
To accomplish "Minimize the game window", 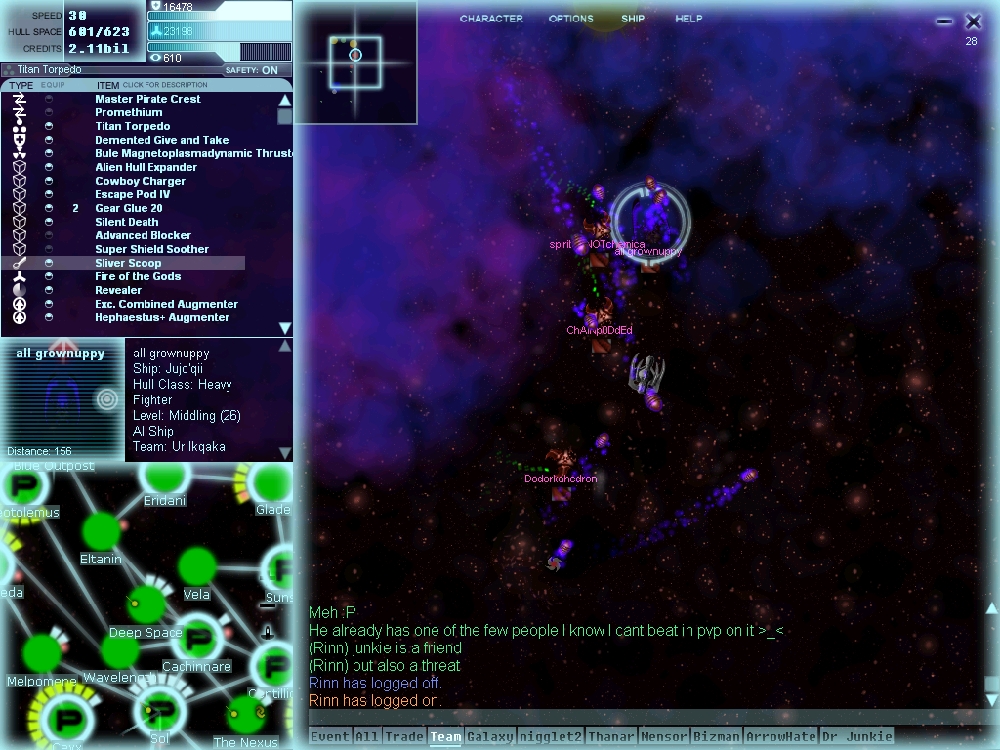I will point(944,21).
